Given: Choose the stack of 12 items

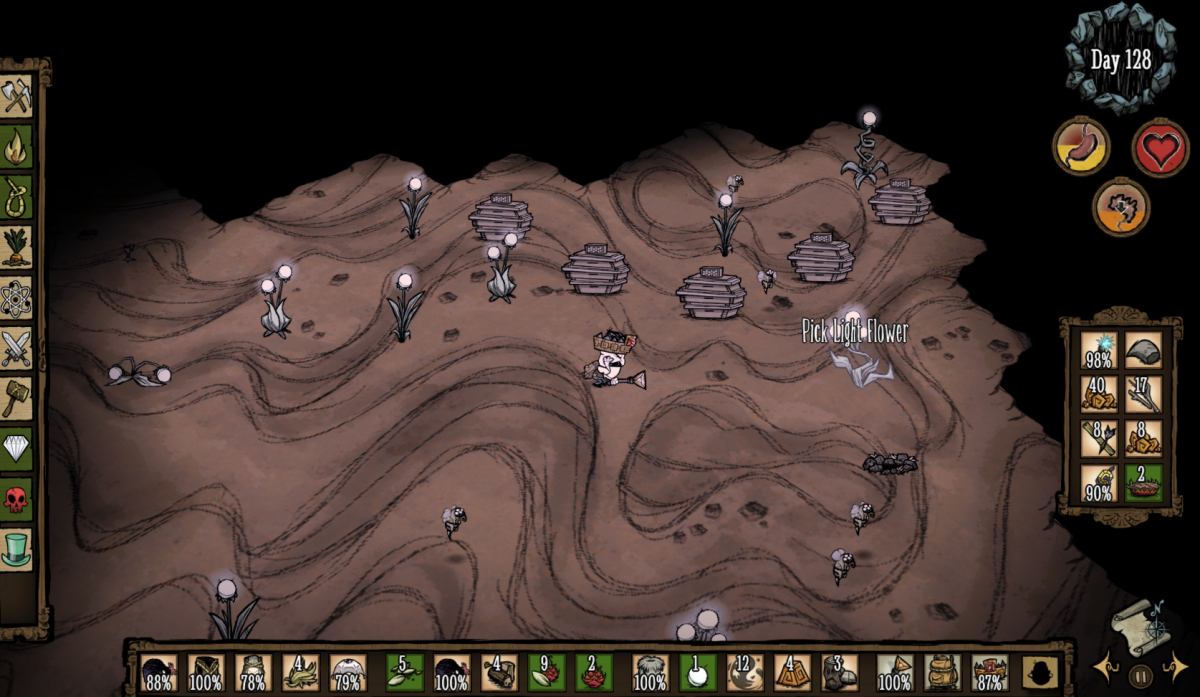Looking at the screenshot, I should tap(745, 673).
